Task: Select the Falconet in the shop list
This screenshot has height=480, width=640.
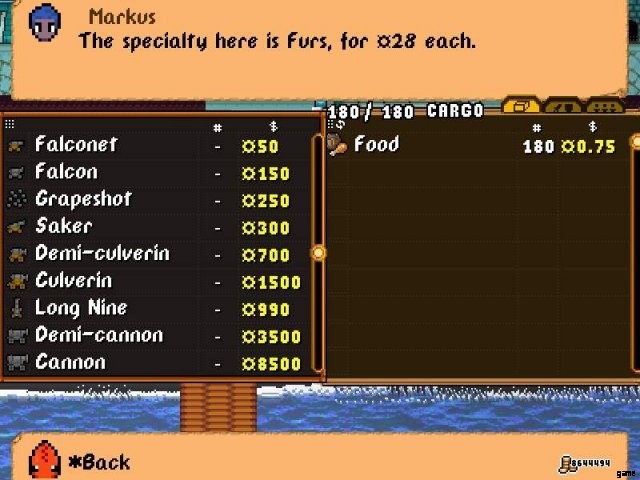Action: point(76,145)
